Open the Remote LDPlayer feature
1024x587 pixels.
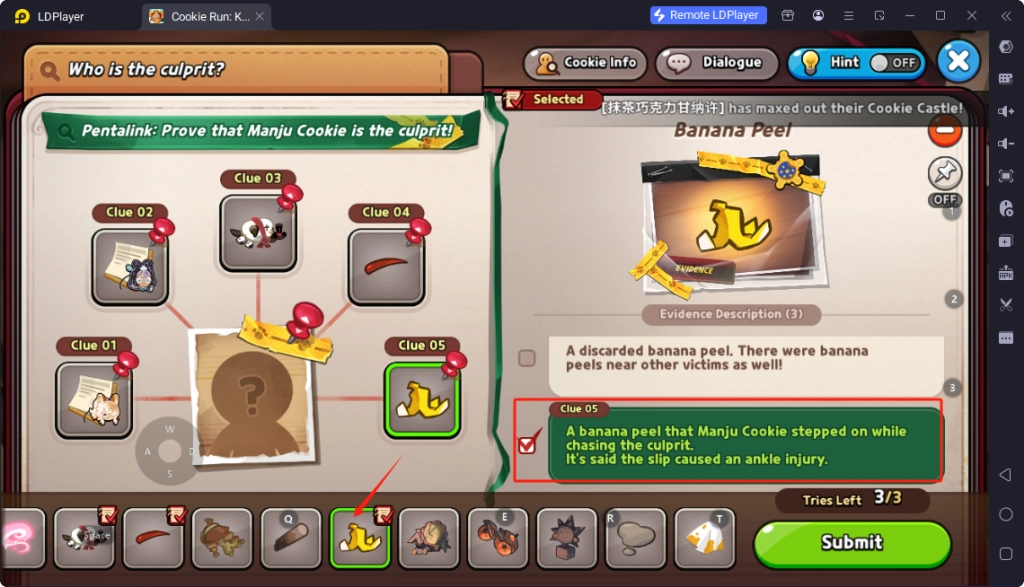click(x=708, y=15)
